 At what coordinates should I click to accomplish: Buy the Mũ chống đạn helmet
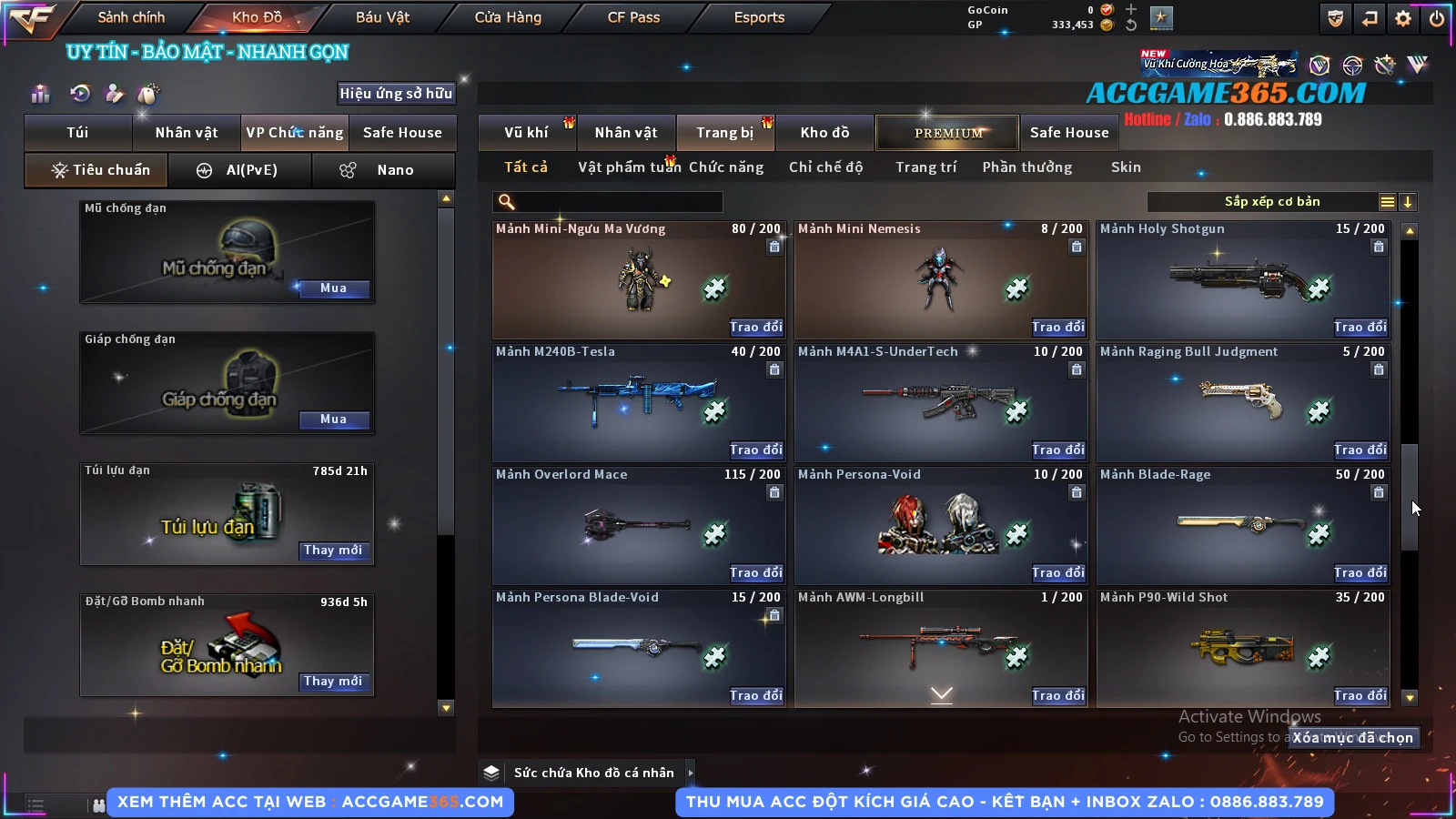pyautogui.click(x=333, y=288)
